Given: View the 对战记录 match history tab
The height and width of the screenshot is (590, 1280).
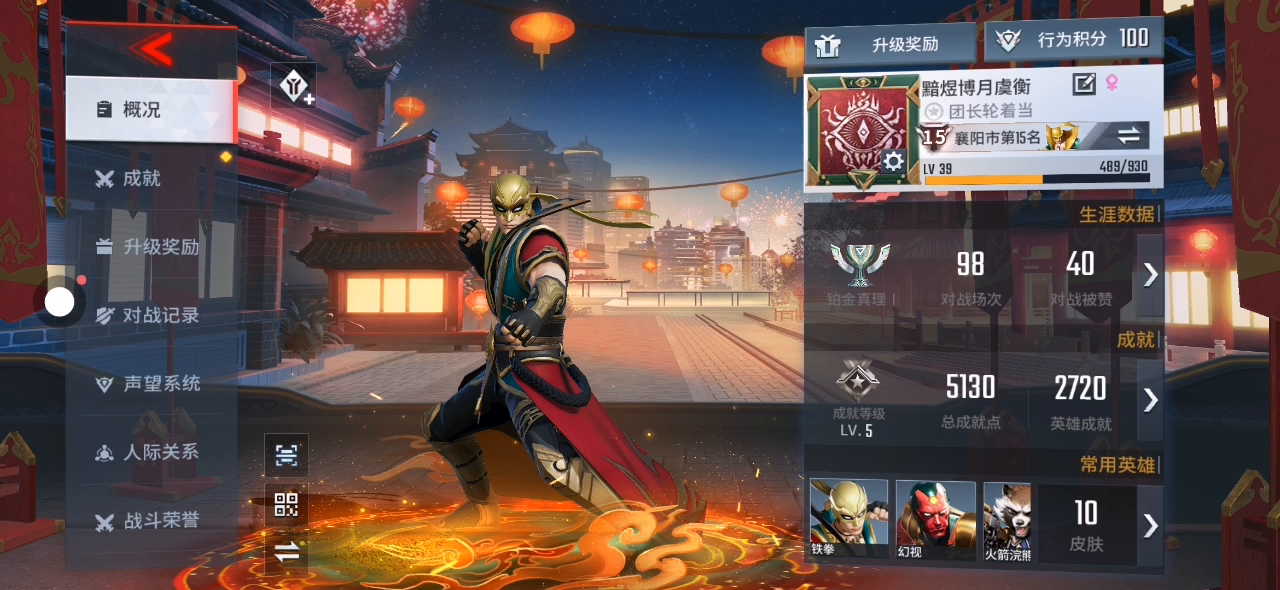Looking at the screenshot, I should click(x=150, y=316).
